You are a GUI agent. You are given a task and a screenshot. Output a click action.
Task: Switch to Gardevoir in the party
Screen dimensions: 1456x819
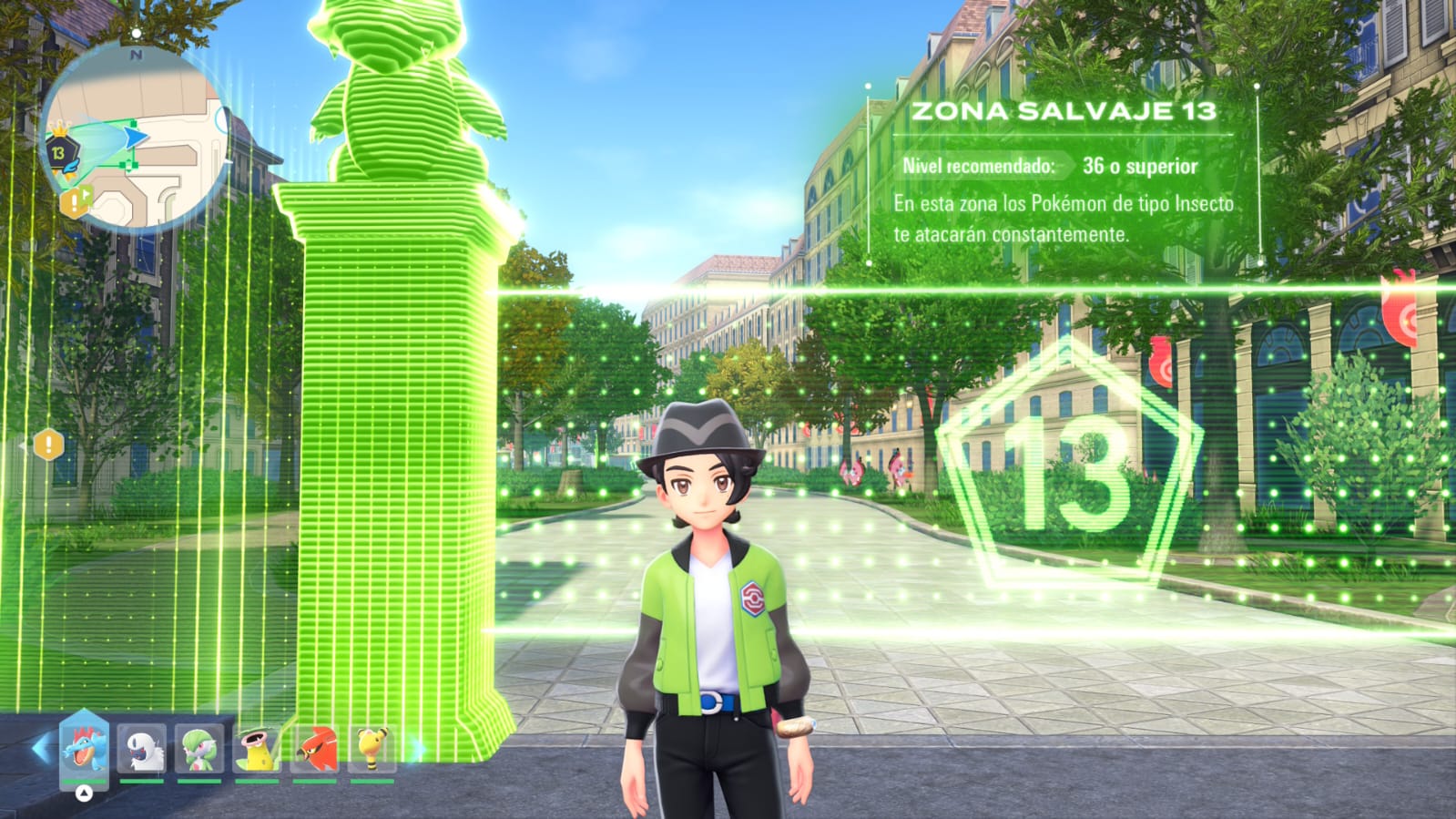pyautogui.click(x=199, y=749)
